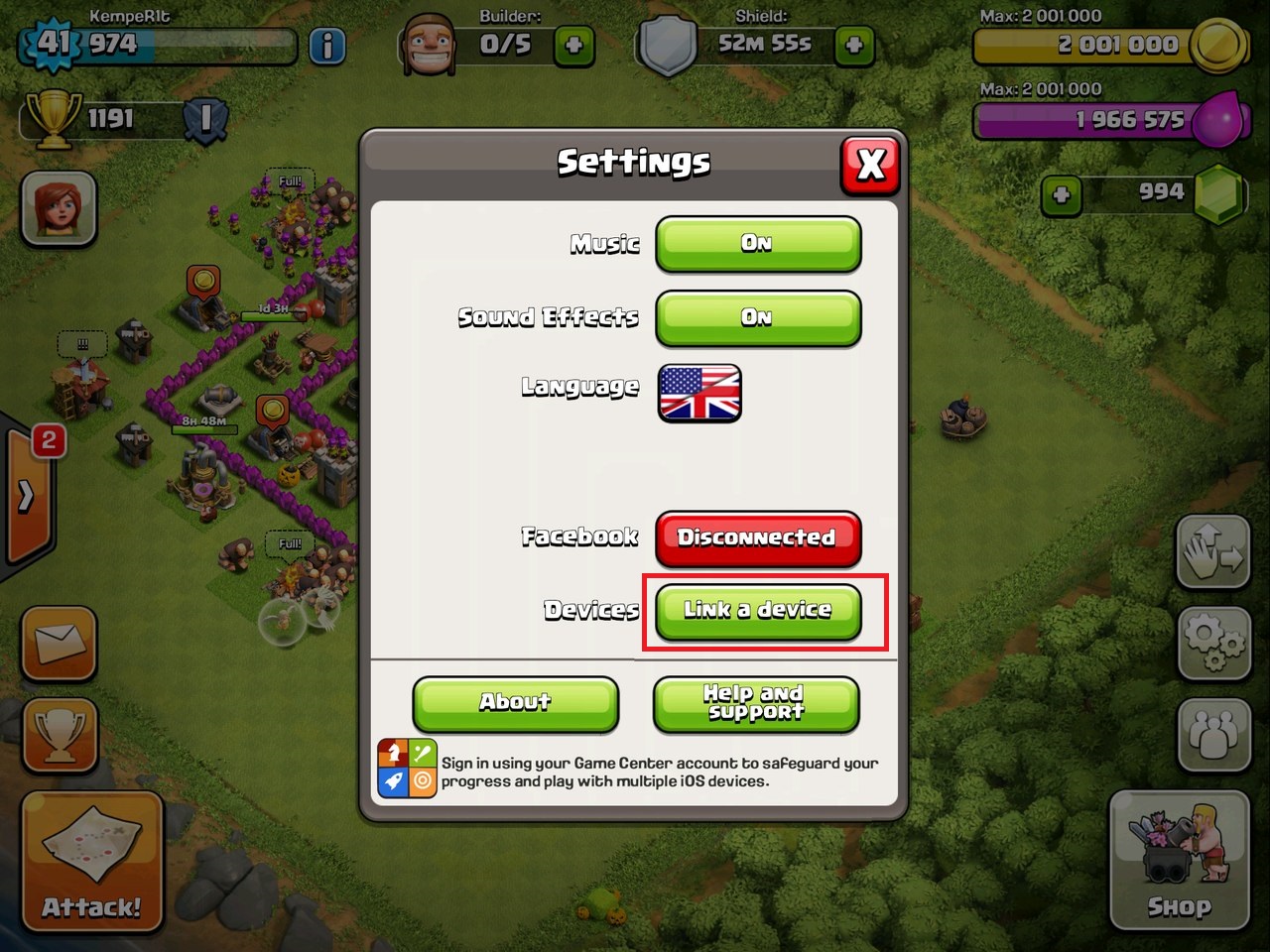Select the red-haired hero portrait
The image size is (1270, 952).
point(60,209)
